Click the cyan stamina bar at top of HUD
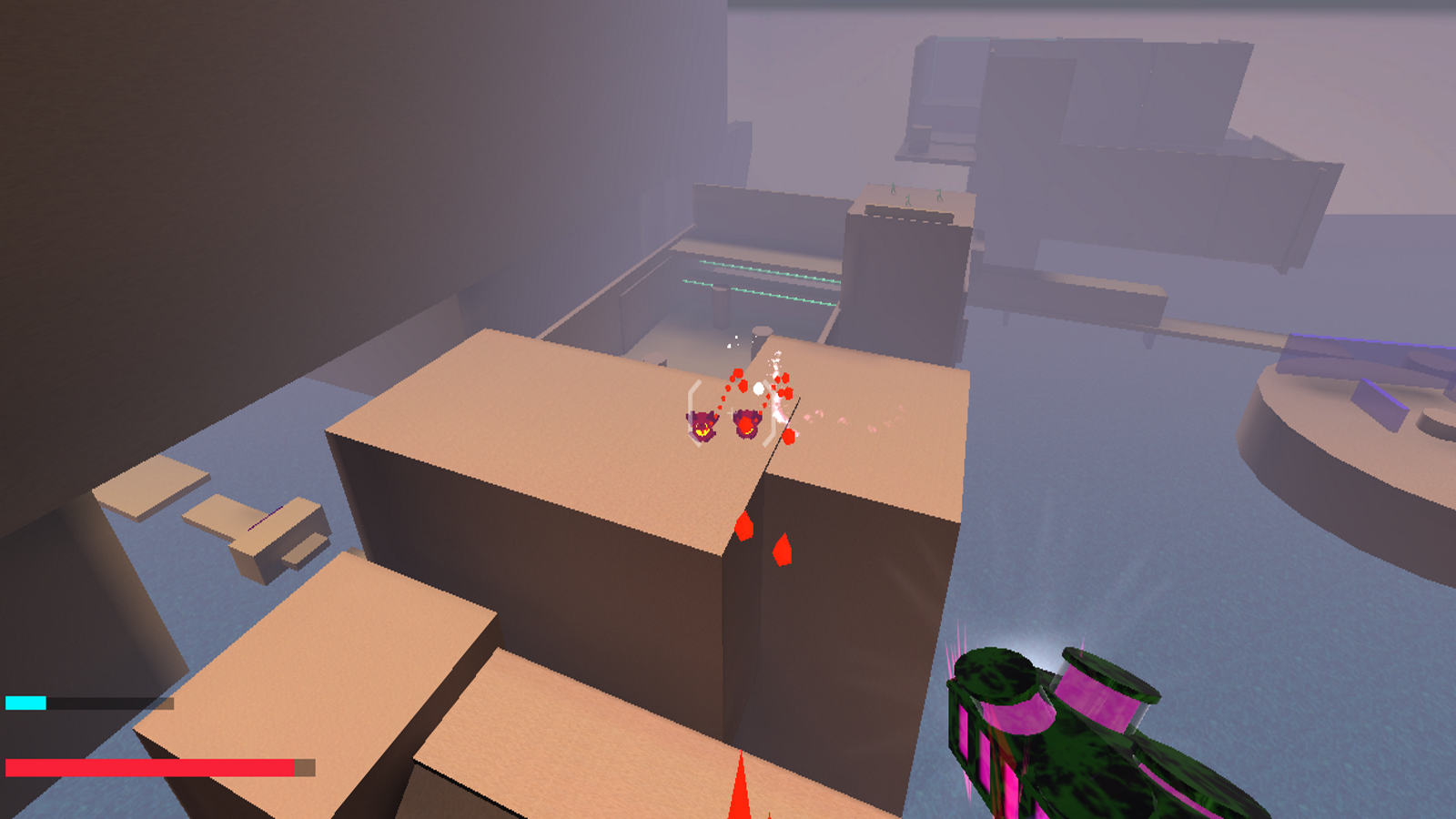The width and height of the screenshot is (1456, 819). click(27, 701)
